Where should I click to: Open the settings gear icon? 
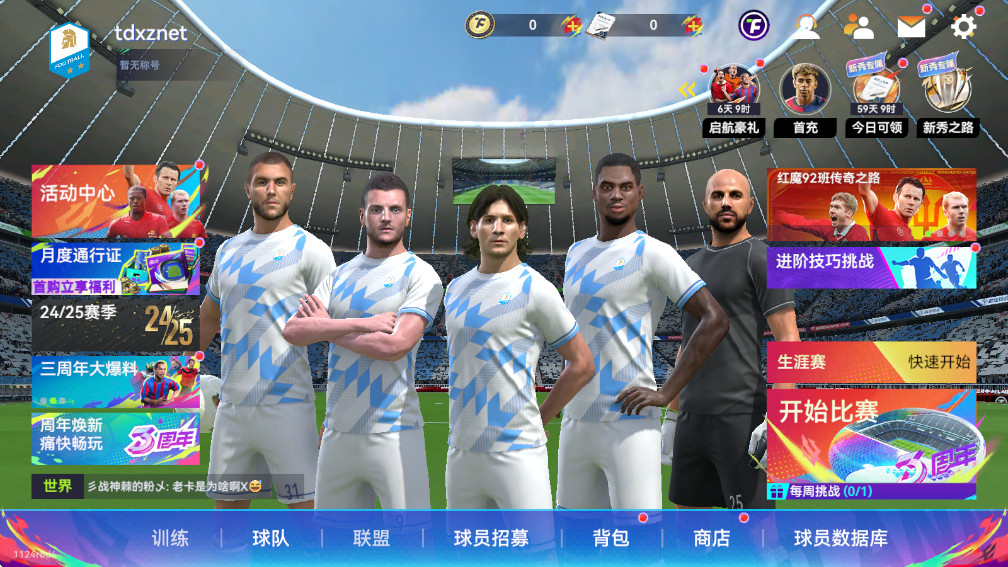click(x=964, y=26)
